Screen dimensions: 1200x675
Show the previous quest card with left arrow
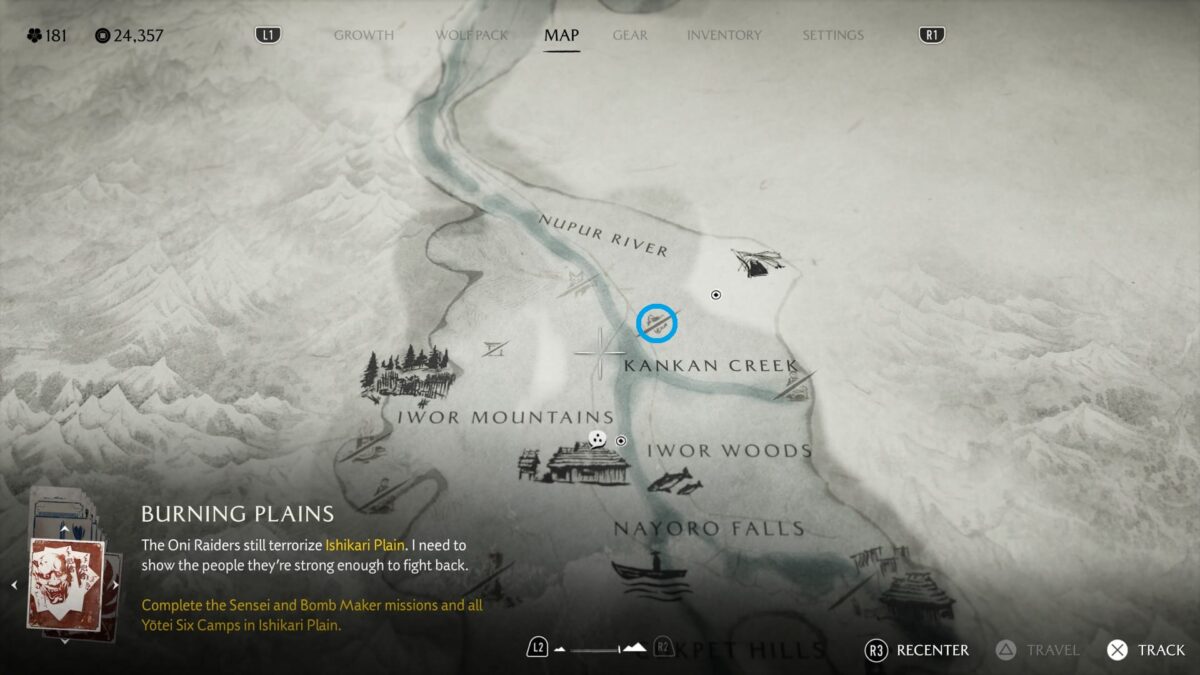pos(14,585)
